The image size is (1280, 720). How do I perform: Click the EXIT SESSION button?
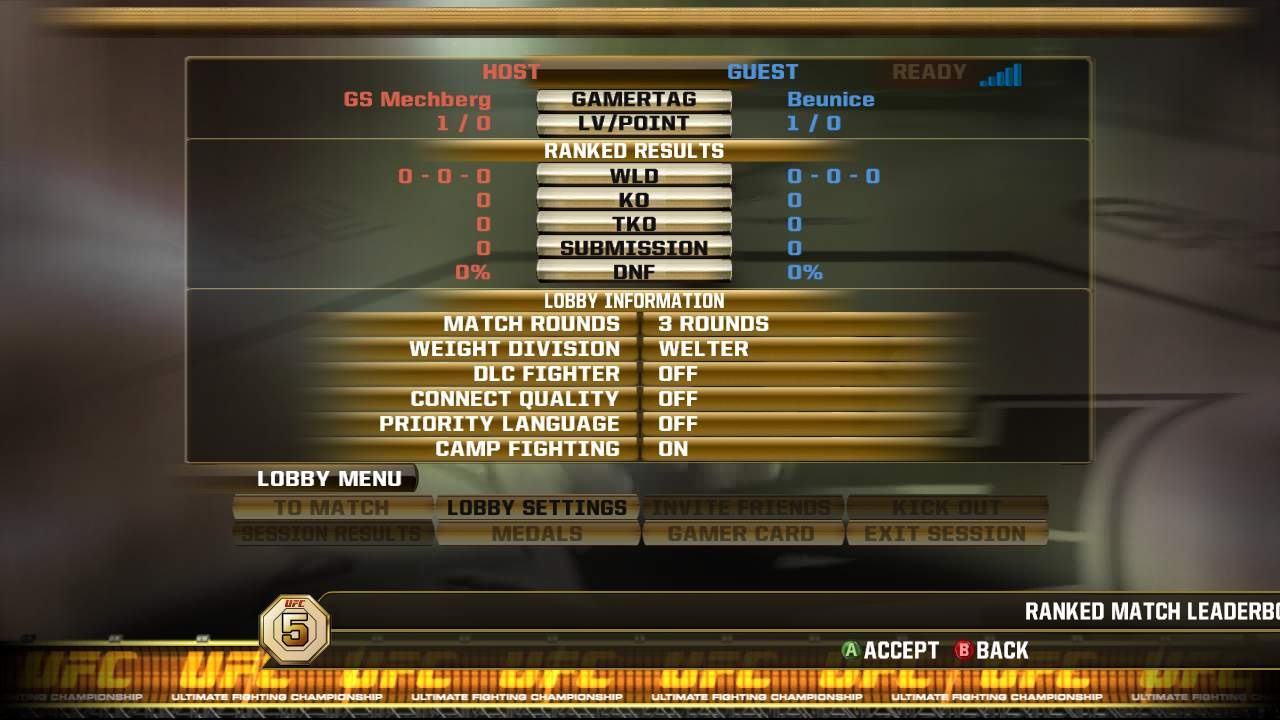[946, 533]
